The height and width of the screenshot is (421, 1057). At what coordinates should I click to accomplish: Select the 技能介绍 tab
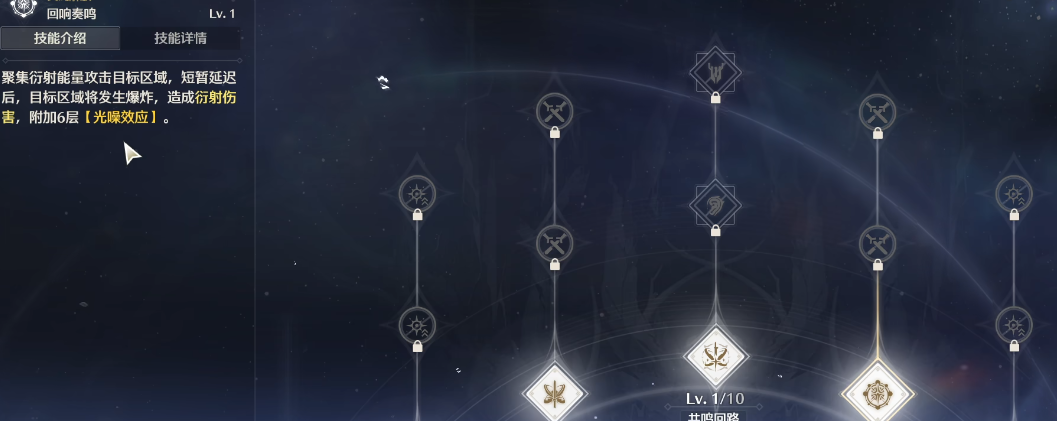point(60,39)
